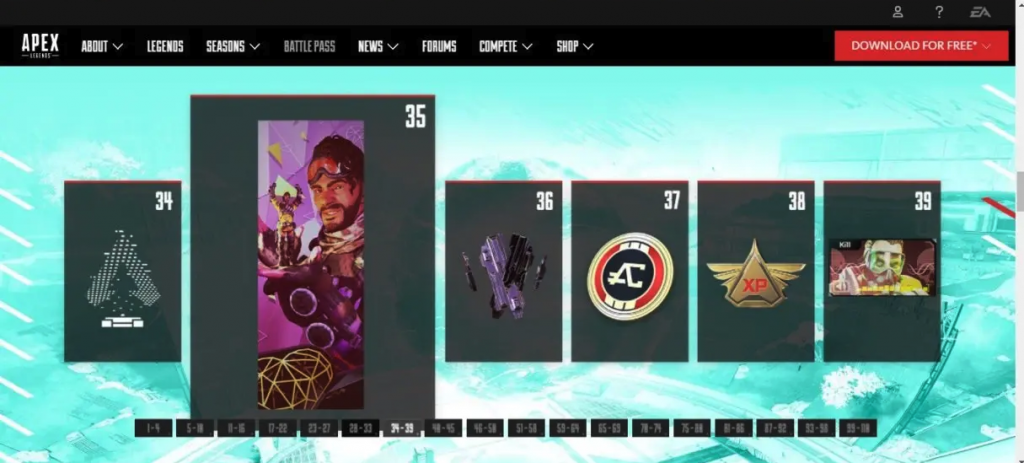Open the help question mark icon
Viewport: 1024px width, 463px height.
939,12
